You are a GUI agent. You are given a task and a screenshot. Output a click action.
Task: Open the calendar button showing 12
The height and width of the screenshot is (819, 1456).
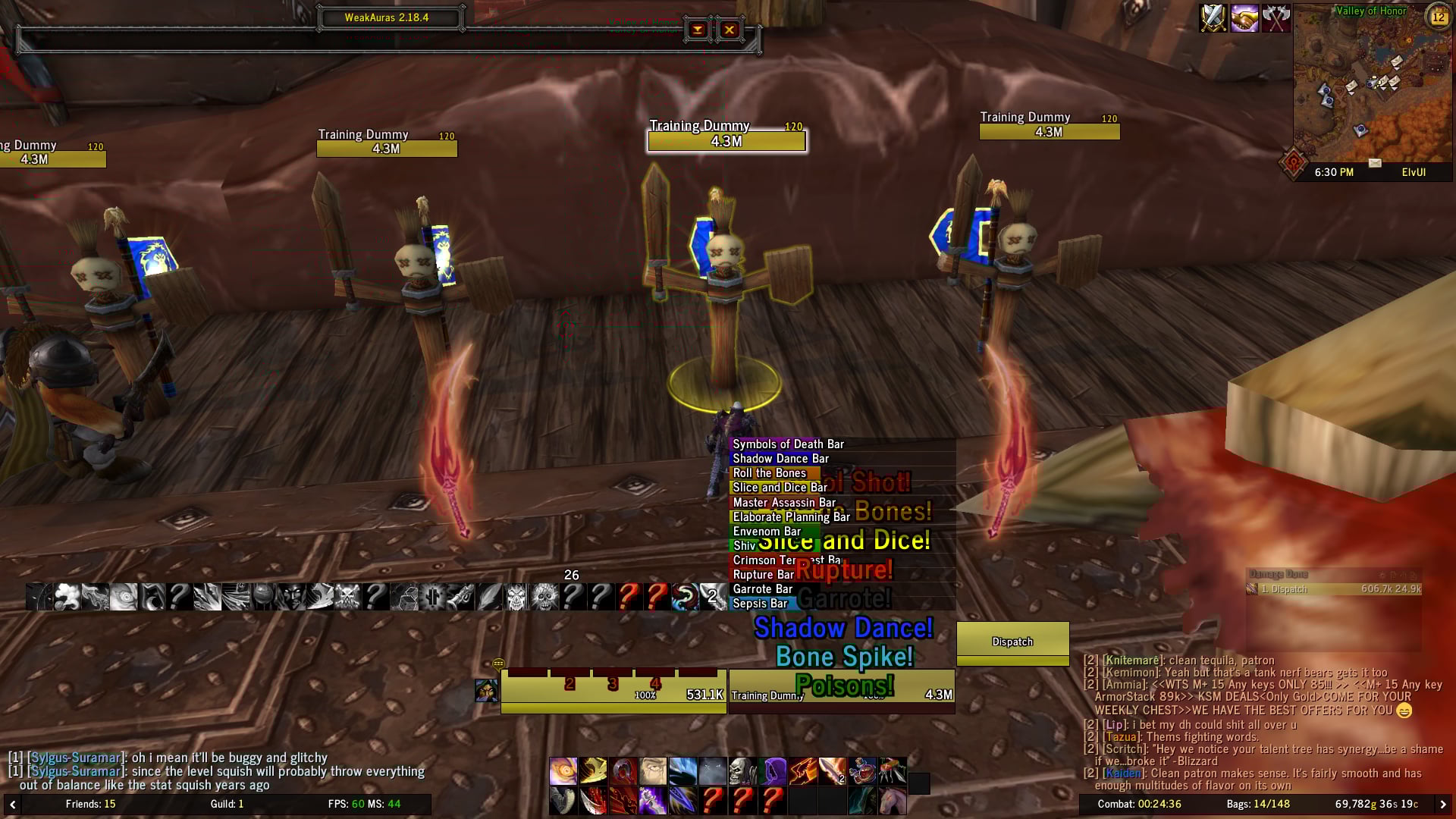[1438, 16]
